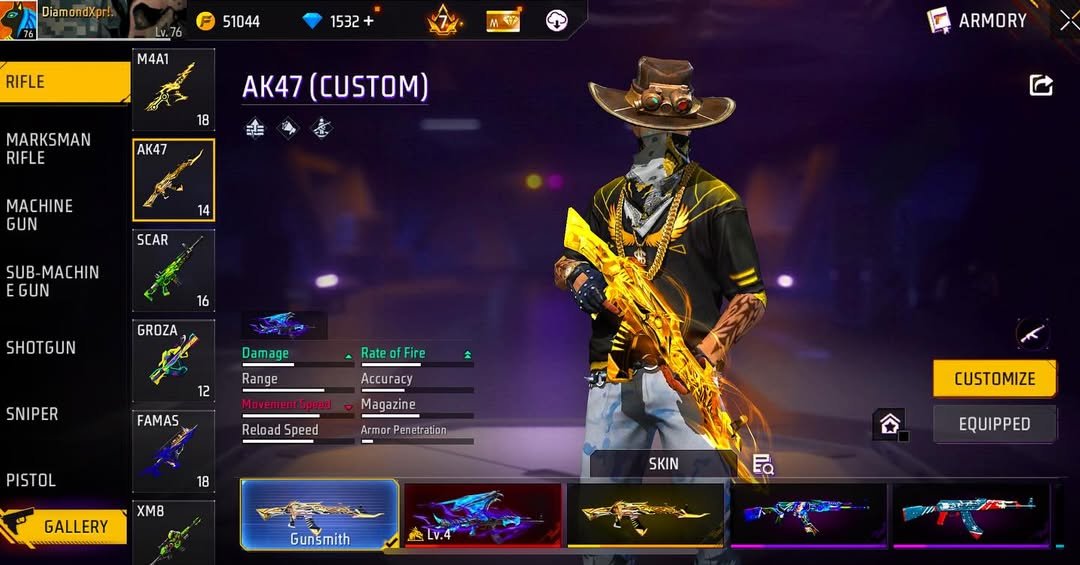Click the Equipped button

[x=994, y=424]
